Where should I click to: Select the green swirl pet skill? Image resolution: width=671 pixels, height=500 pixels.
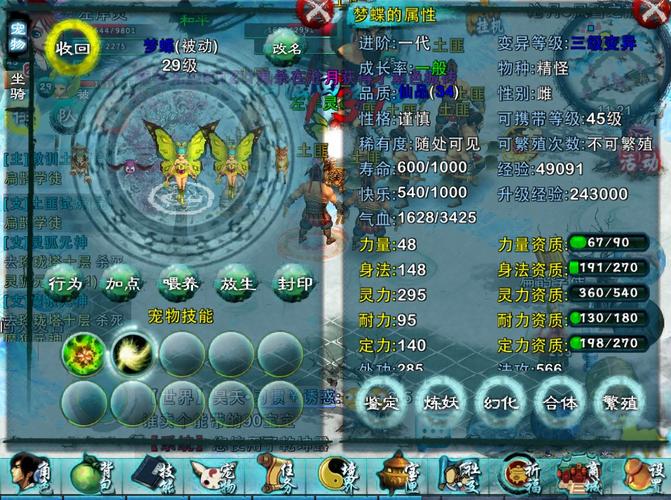tap(82, 352)
